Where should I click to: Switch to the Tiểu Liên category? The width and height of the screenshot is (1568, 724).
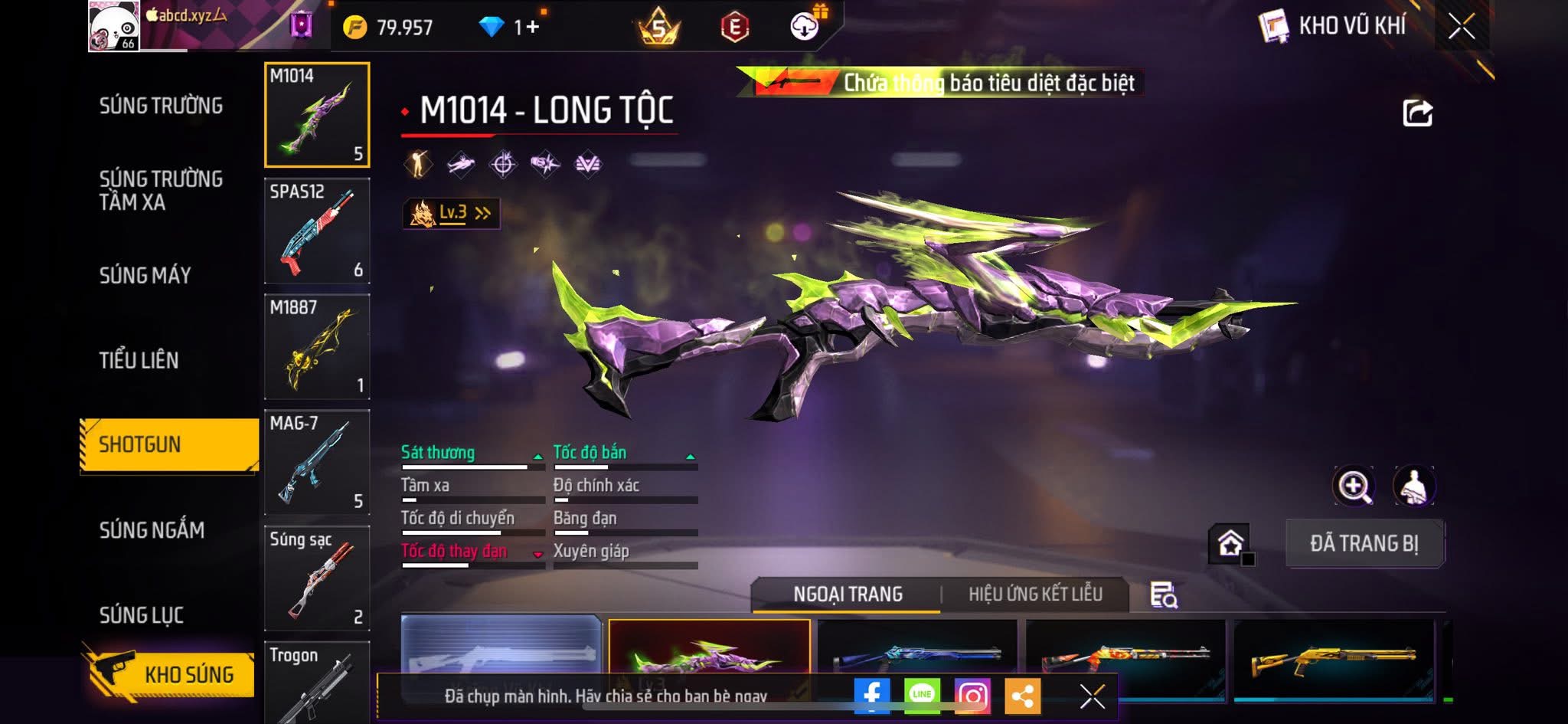pyautogui.click(x=139, y=360)
